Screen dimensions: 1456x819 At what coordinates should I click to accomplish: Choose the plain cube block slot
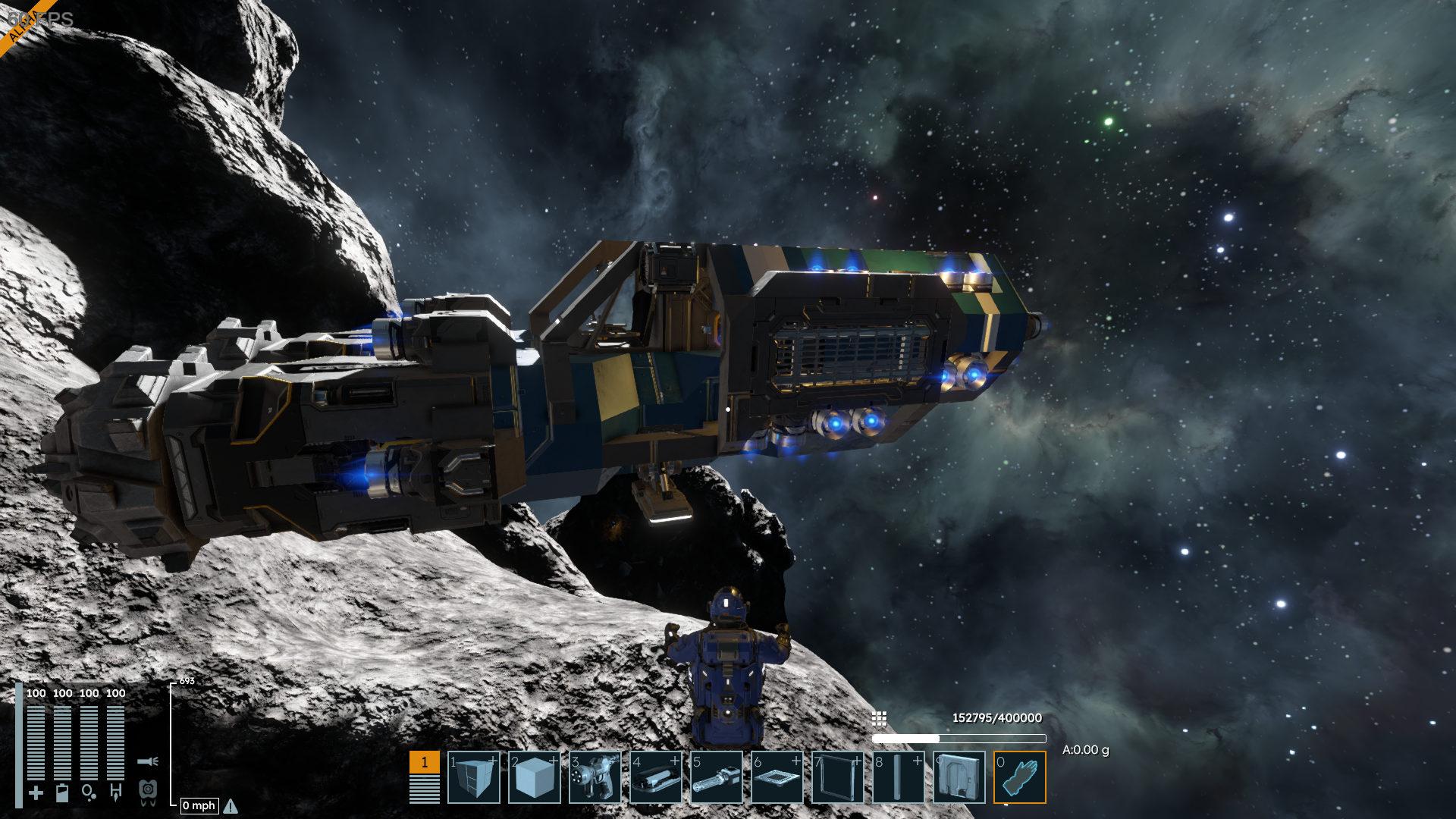535,777
